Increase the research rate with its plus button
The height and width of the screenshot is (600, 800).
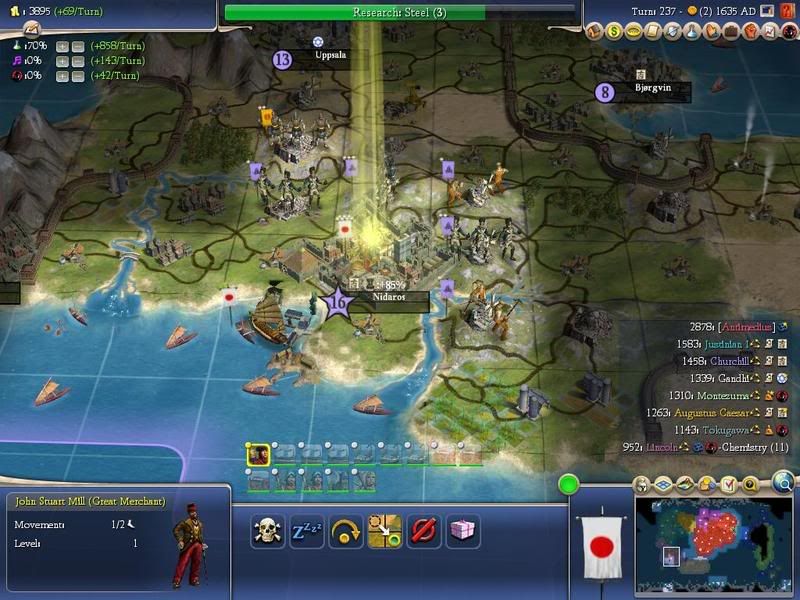click(x=62, y=46)
